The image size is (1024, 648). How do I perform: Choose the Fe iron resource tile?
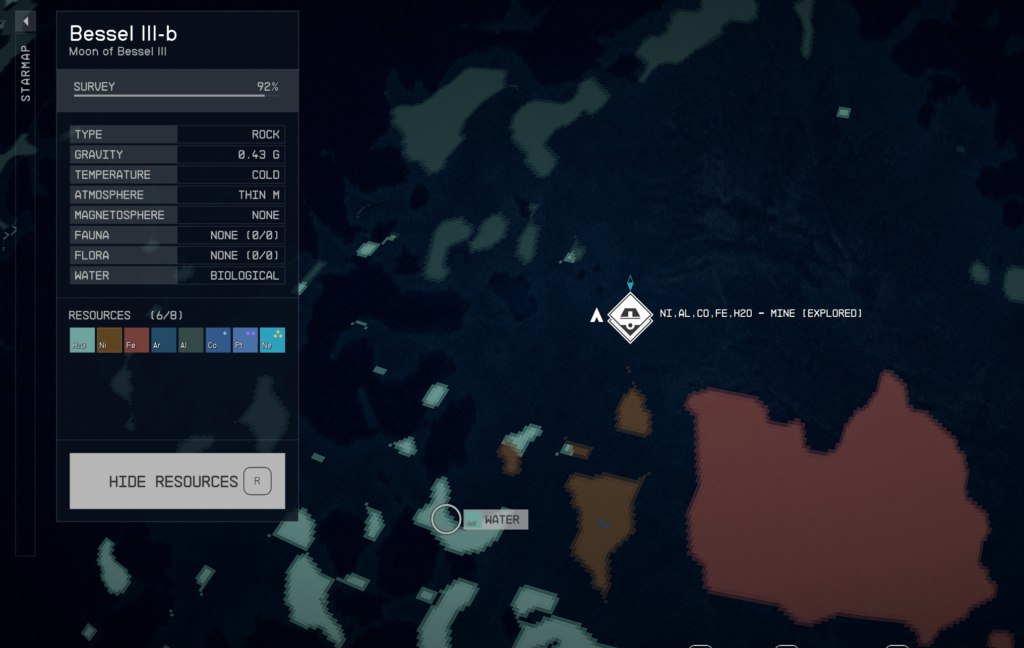136,340
